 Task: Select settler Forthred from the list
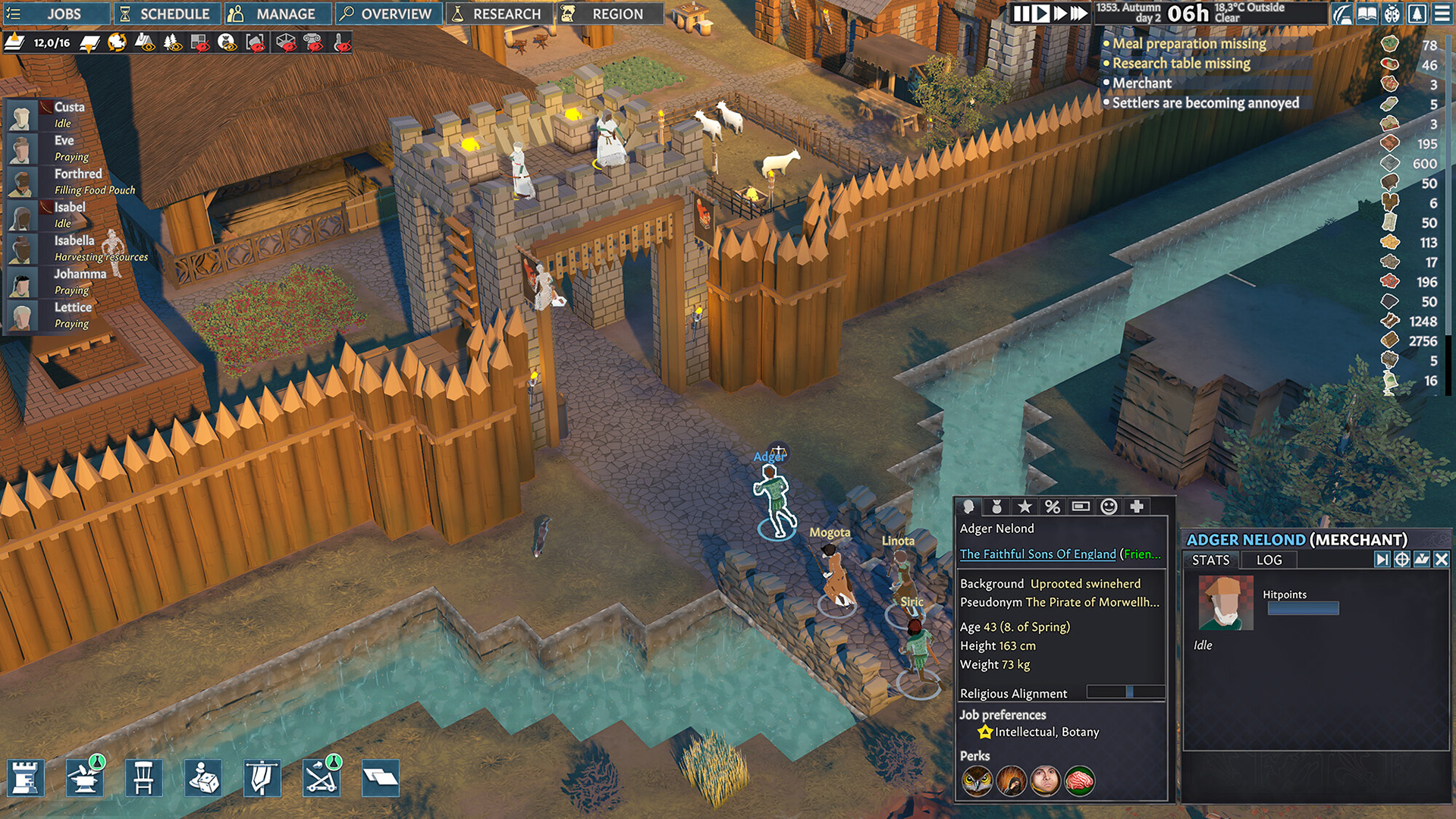coord(77,174)
